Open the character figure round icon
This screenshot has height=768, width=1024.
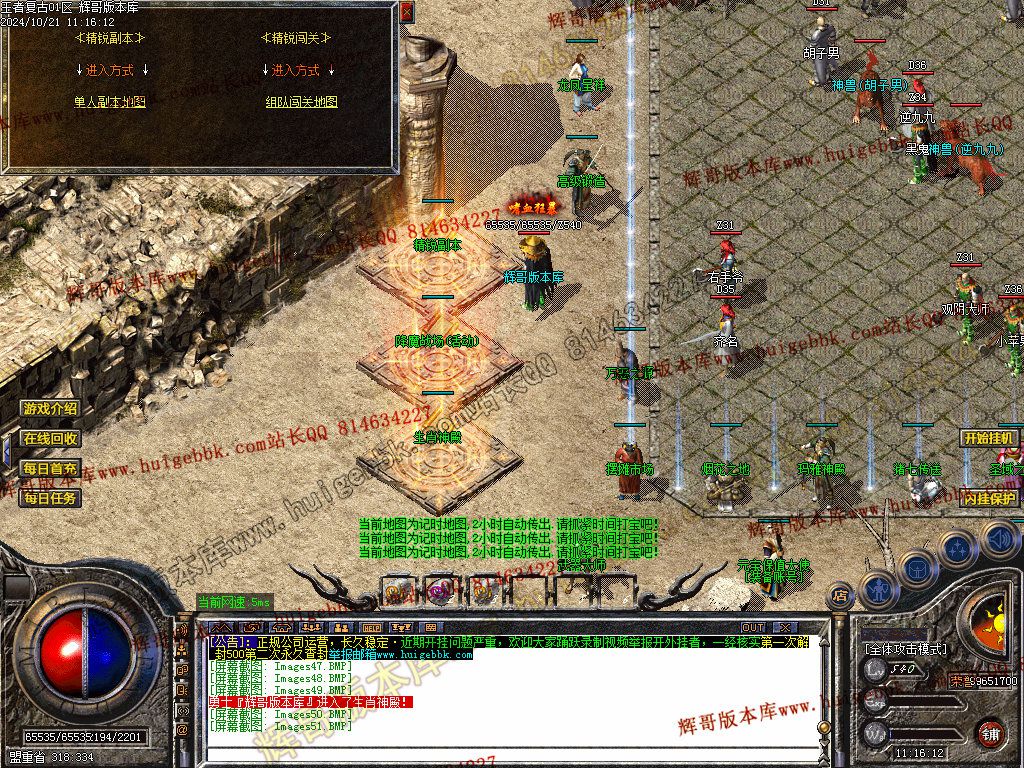pyautogui.click(x=879, y=588)
